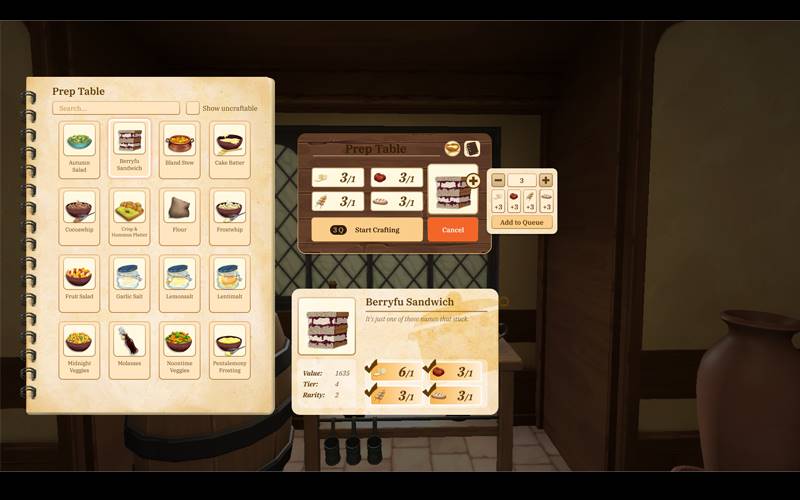Select the Autumn Salad recipe
This screenshot has width=800, height=500.
[79, 148]
